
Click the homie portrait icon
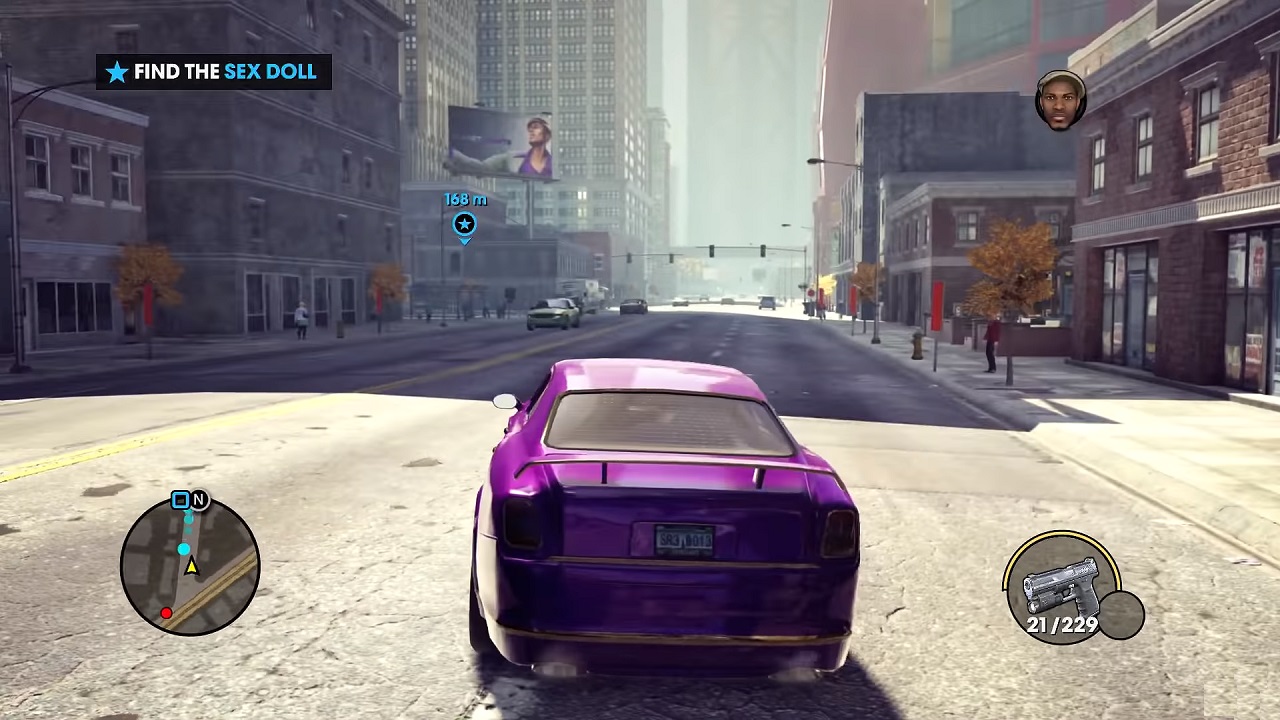1060,100
